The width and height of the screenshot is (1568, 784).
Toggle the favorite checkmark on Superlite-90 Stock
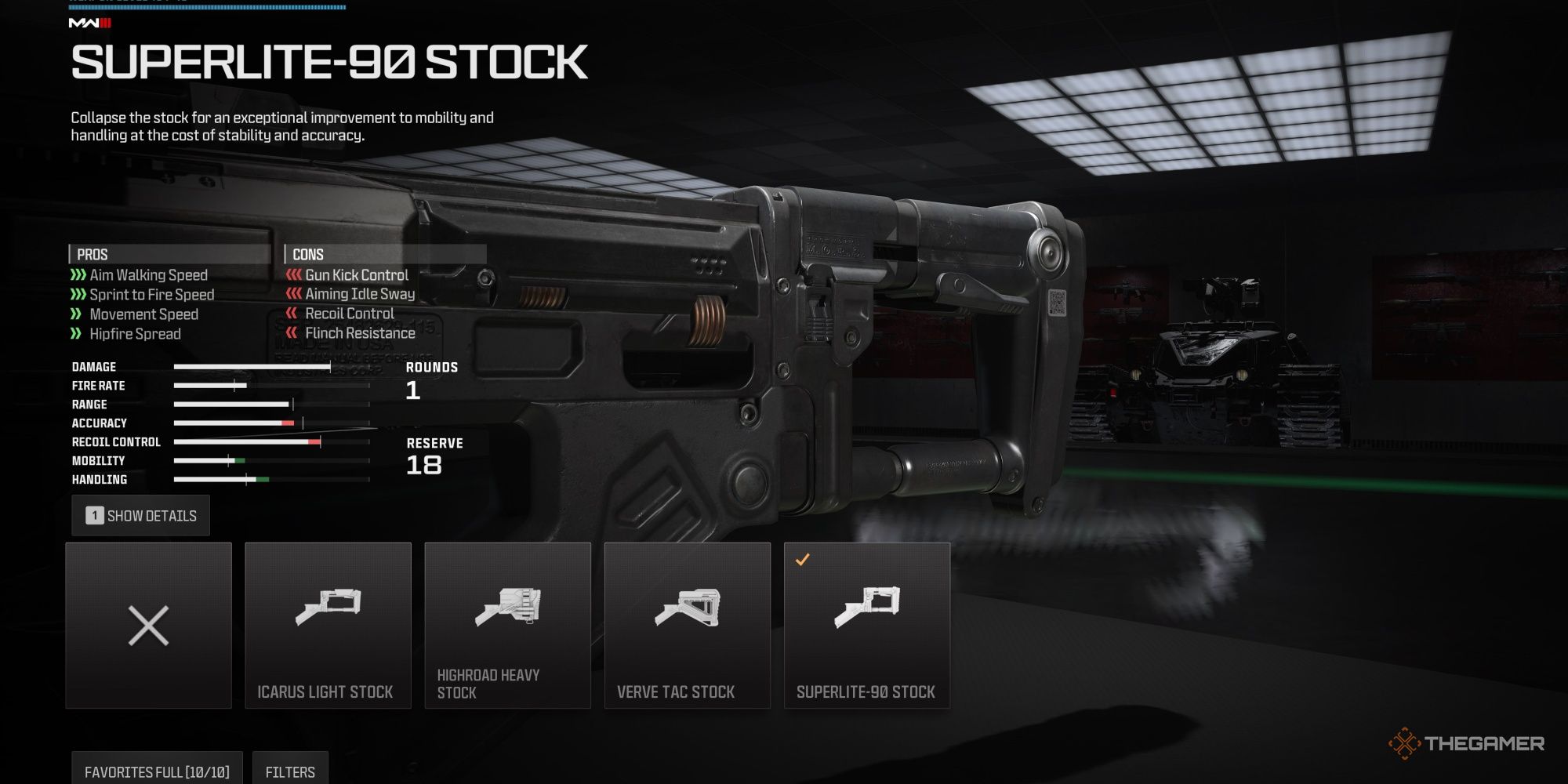click(800, 559)
